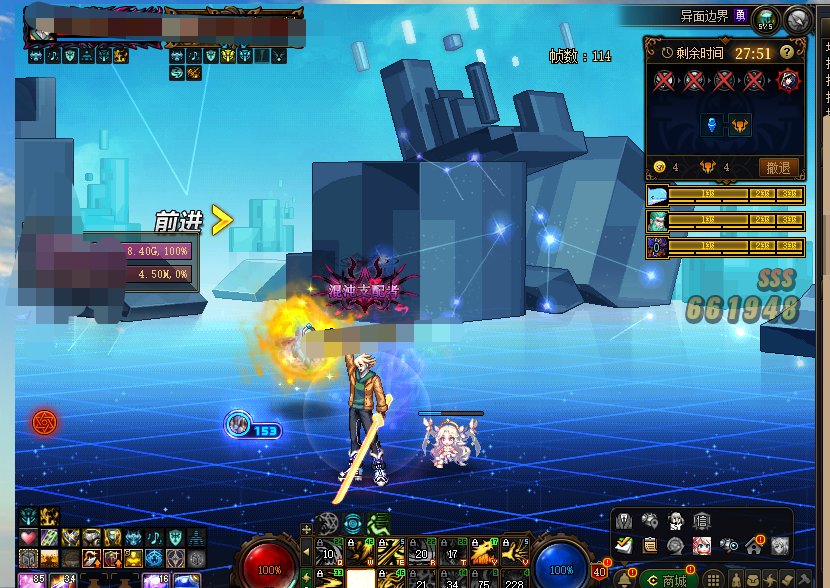Open the house icon with alert badge

coord(755,545)
